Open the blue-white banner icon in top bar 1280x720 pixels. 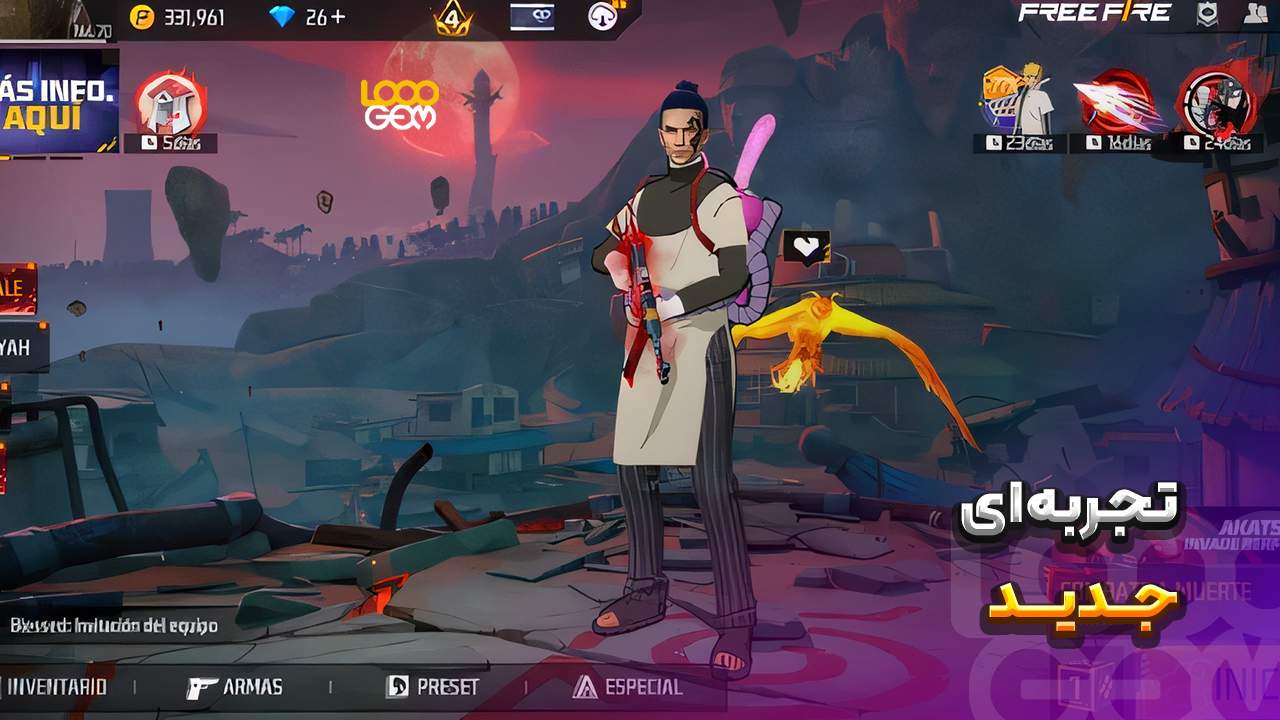click(530, 16)
